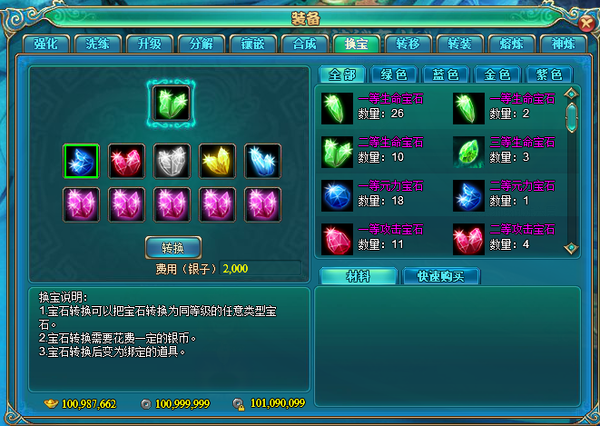Image resolution: width=600 pixels, height=426 pixels.
Task: Select the yellow gem conversion target
Action: 218,160
